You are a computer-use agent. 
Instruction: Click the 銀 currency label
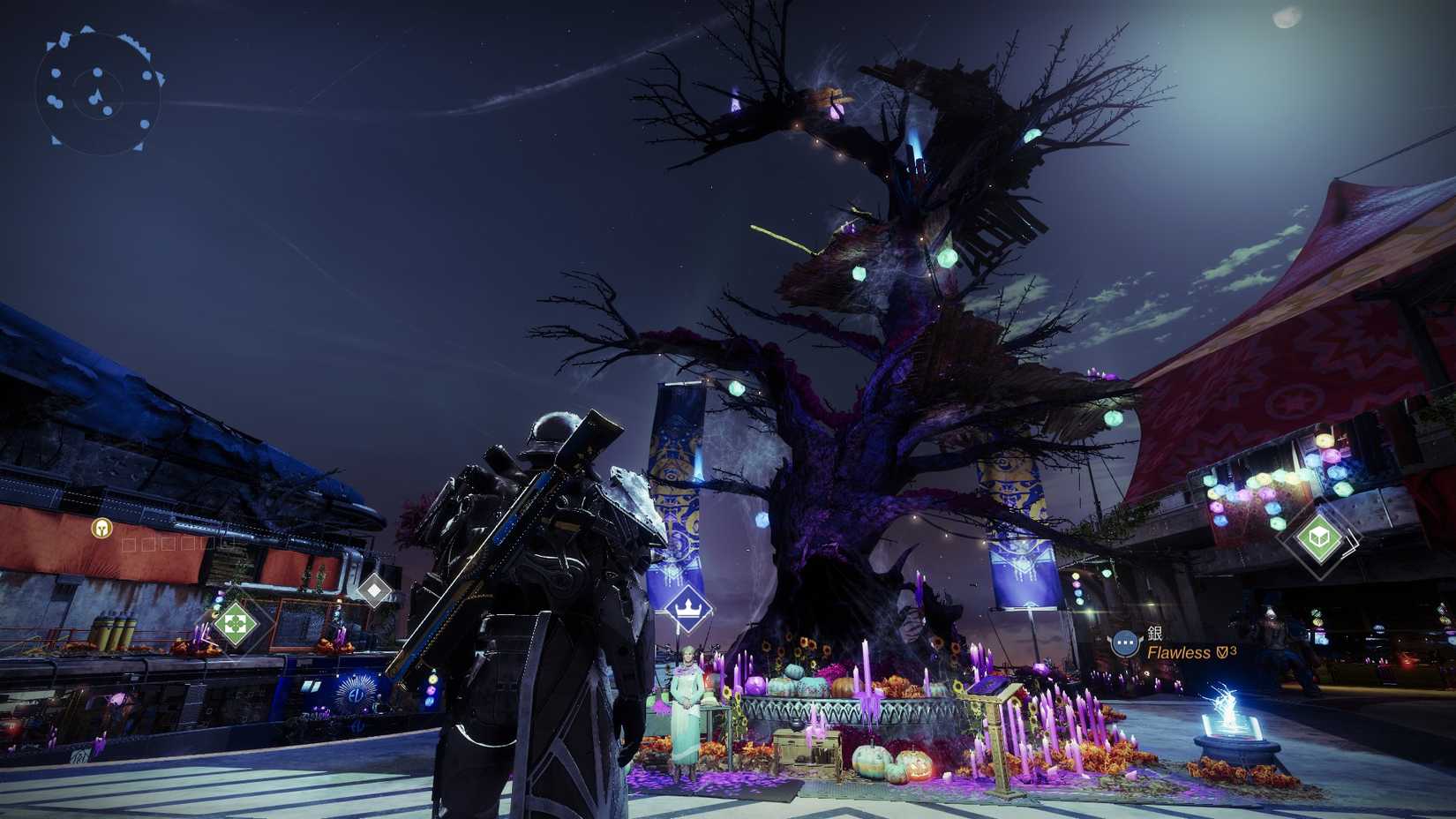click(x=1154, y=633)
